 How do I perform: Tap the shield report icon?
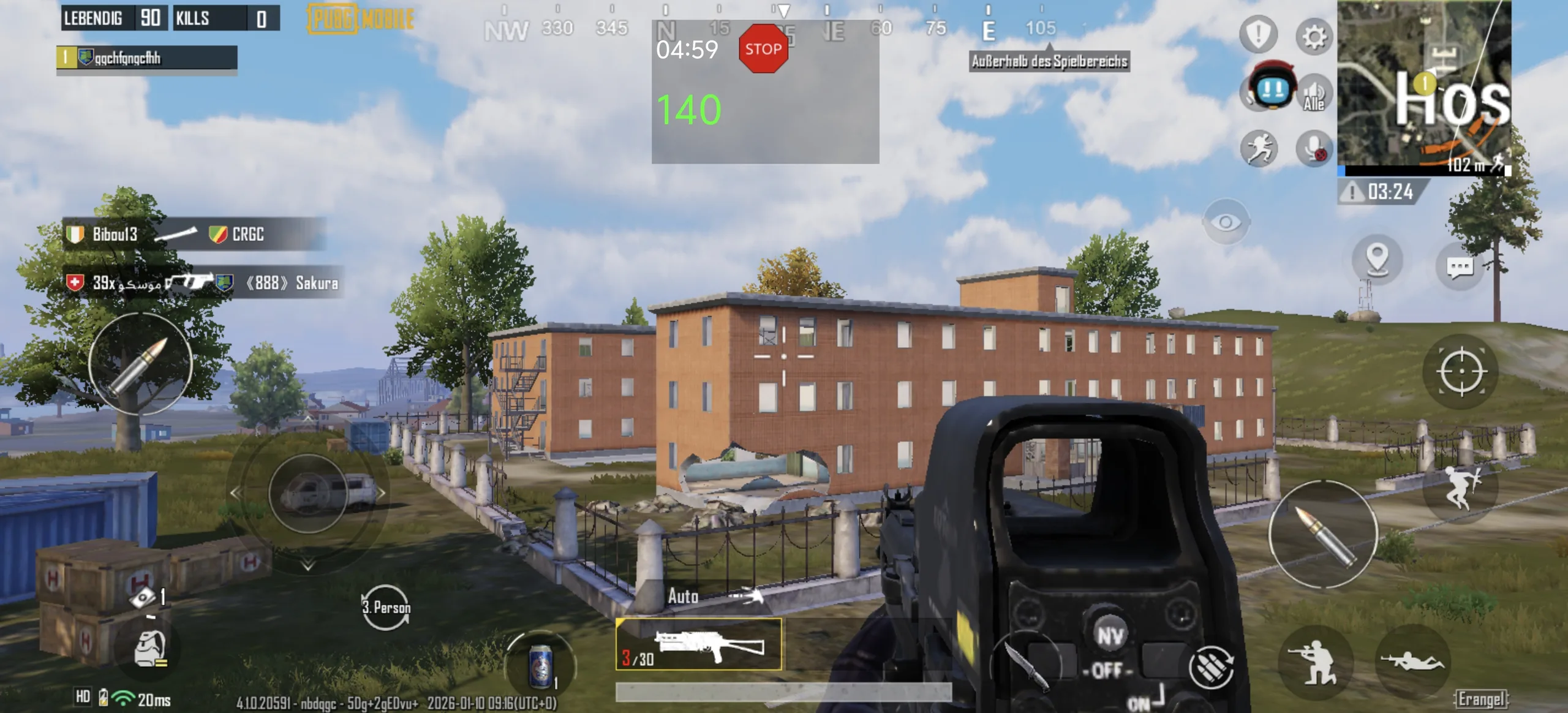point(1258,34)
